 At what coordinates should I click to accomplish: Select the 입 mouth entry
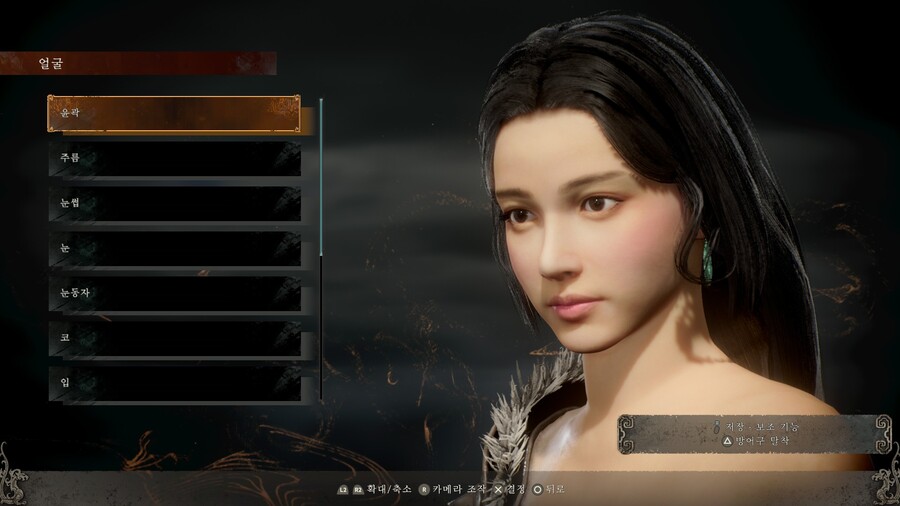pyautogui.click(x=174, y=384)
